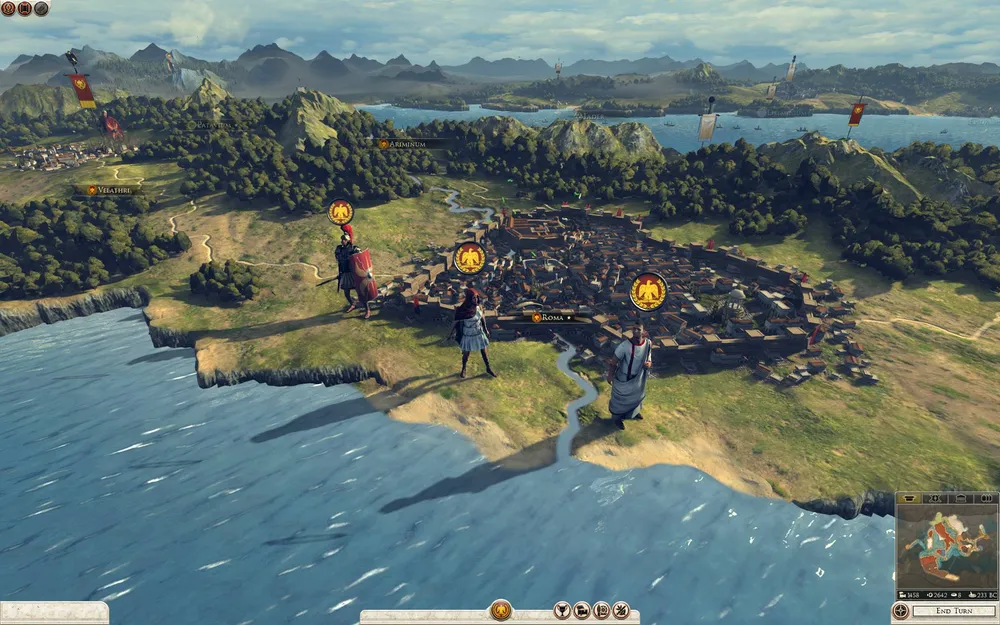This screenshot has width=1000, height=625.
Task: Click the red omega icon at top left
Action: pos(8,8)
